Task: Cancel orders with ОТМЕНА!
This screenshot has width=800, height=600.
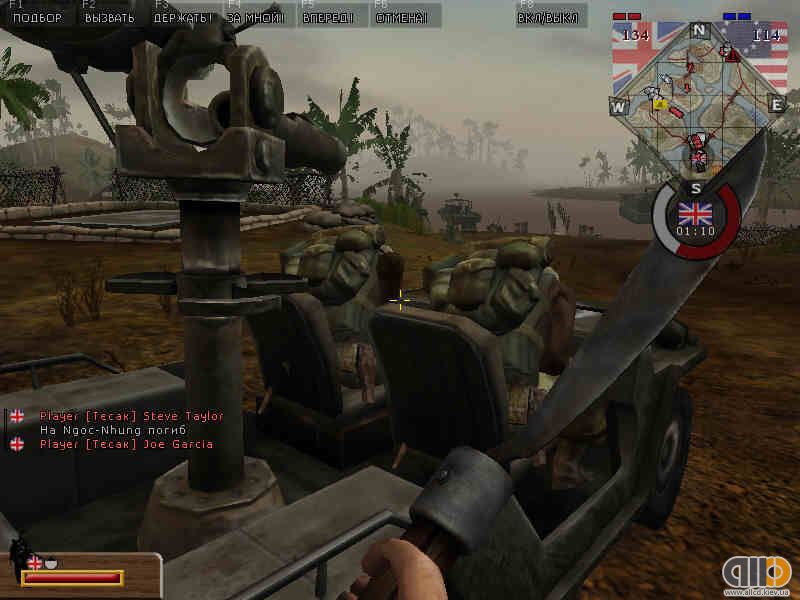Action: click(402, 17)
